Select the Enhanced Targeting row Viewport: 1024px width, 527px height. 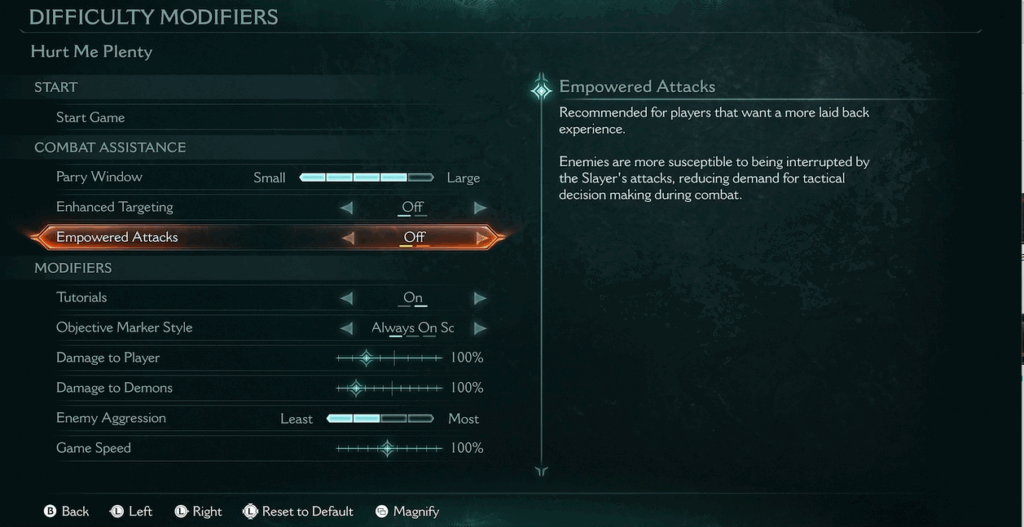click(115, 208)
